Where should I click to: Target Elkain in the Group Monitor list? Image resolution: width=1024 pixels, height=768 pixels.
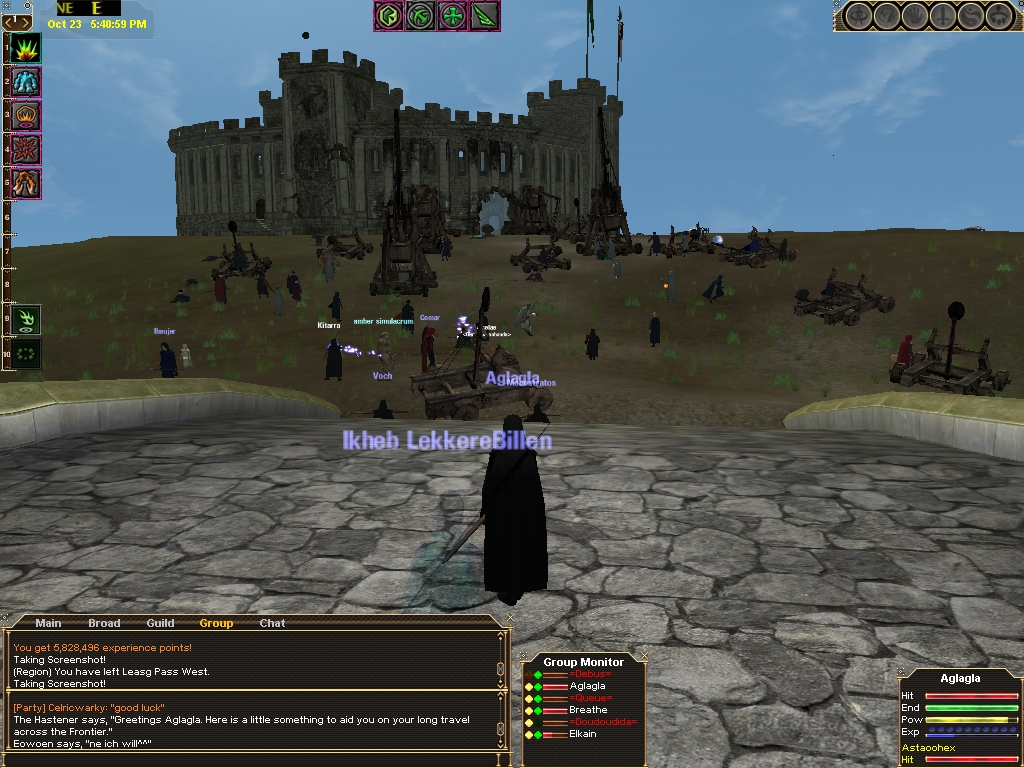(x=582, y=734)
